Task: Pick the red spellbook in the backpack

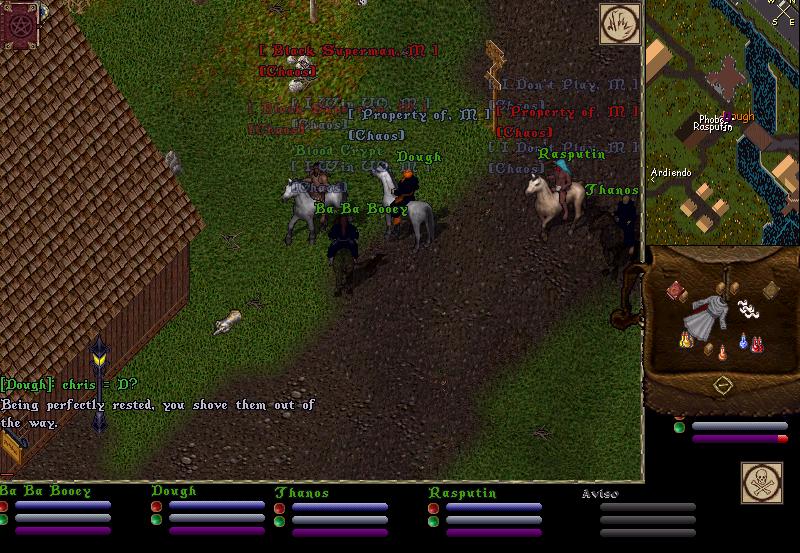Action: pyautogui.click(x=676, y=290)
